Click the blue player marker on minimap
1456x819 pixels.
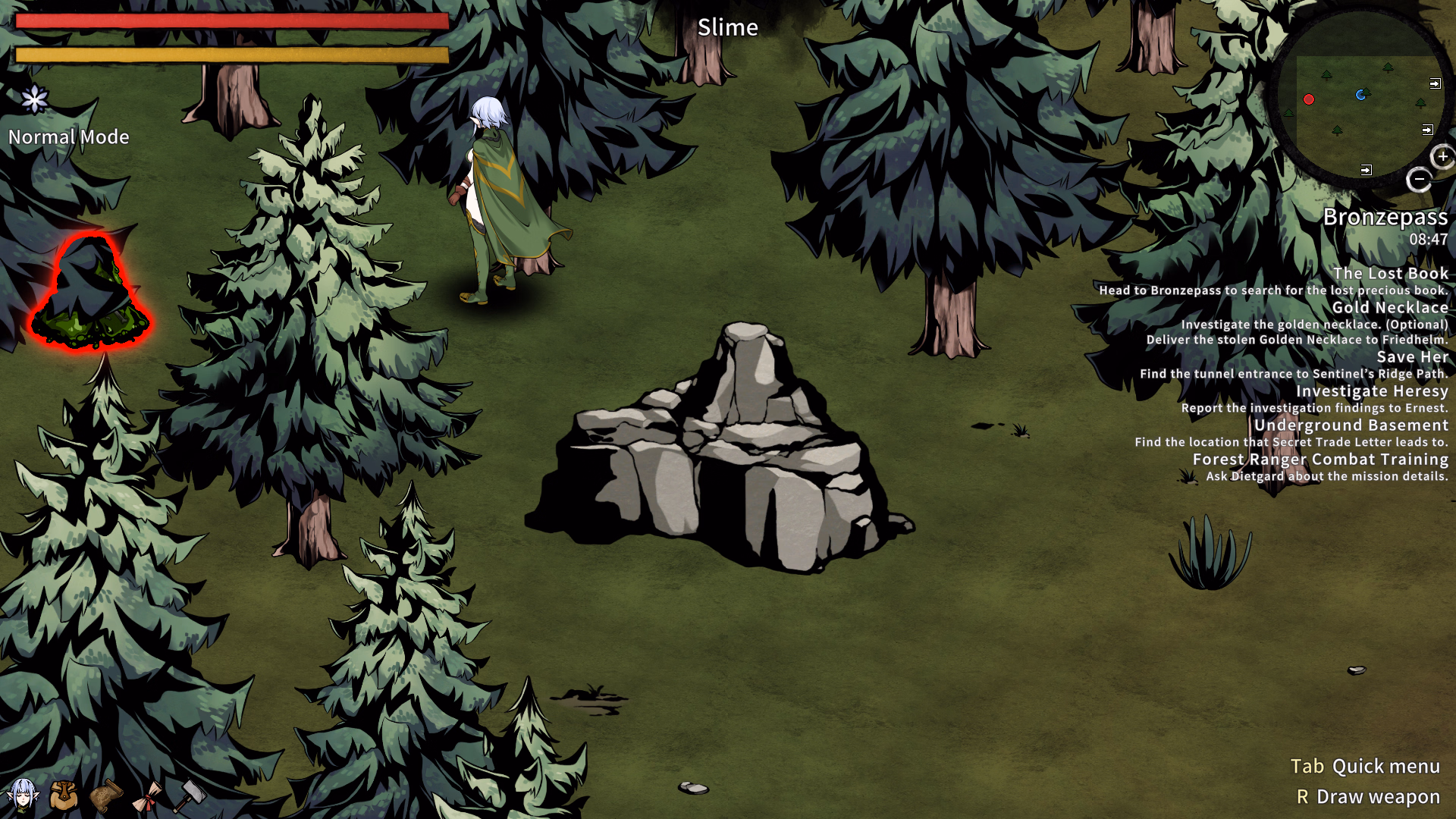coord(1360,95)
